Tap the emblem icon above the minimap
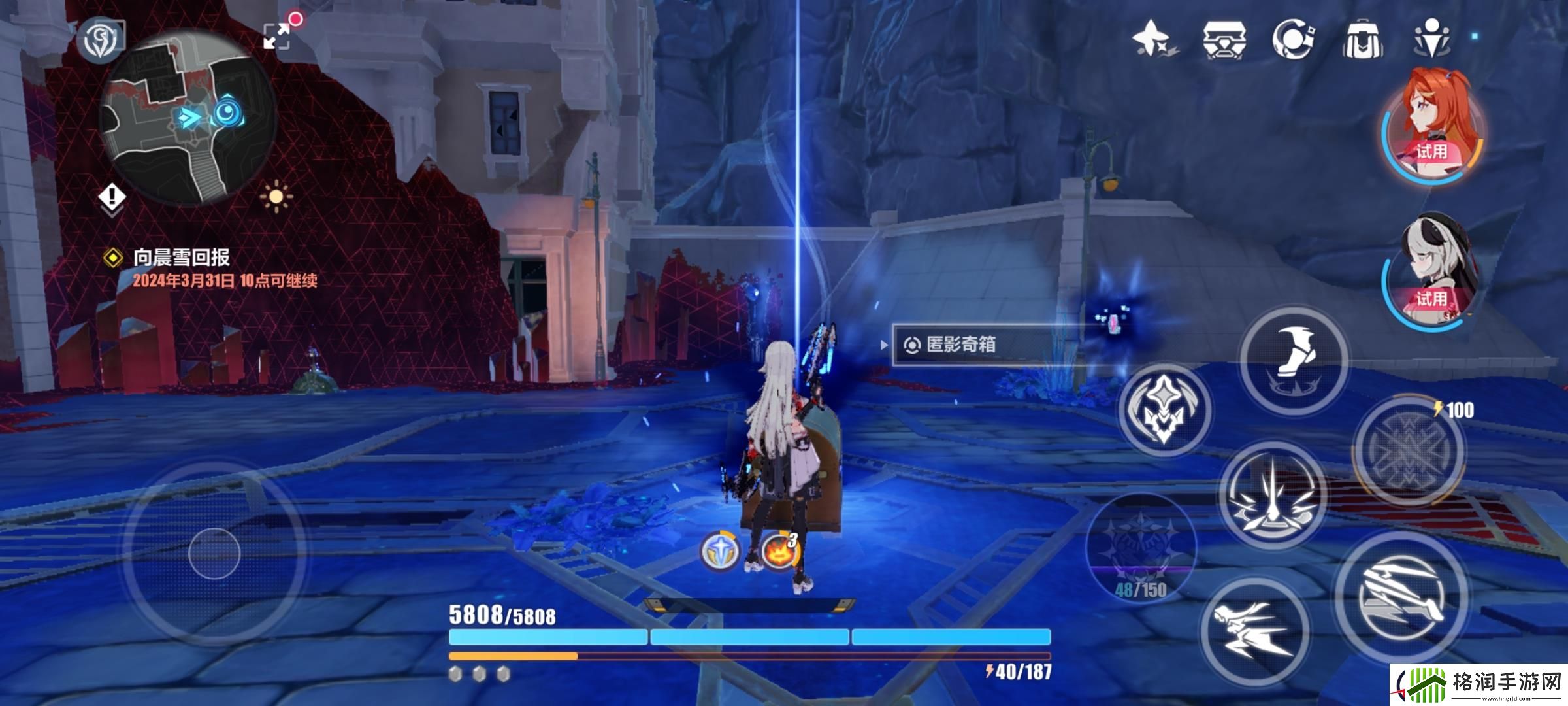 pos(101,39)
